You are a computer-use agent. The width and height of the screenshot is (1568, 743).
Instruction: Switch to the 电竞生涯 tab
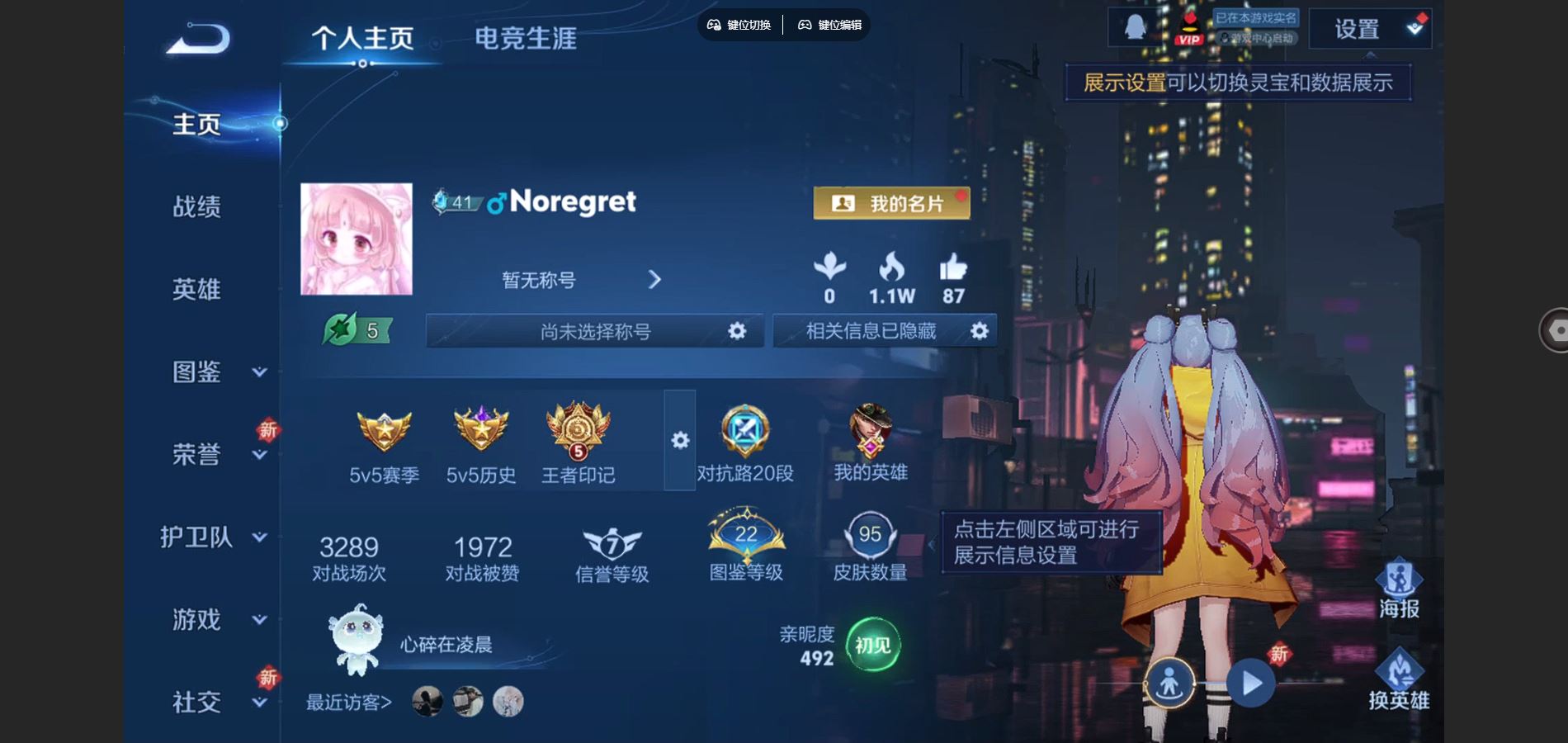point(527,37)
